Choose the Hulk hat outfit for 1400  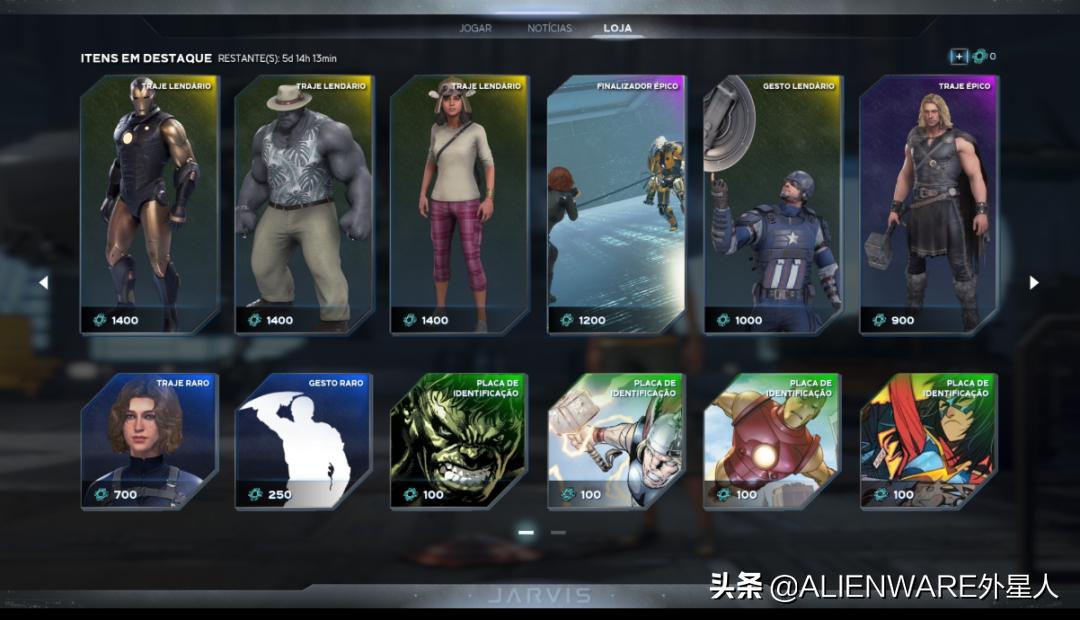(x=304, y=205)
